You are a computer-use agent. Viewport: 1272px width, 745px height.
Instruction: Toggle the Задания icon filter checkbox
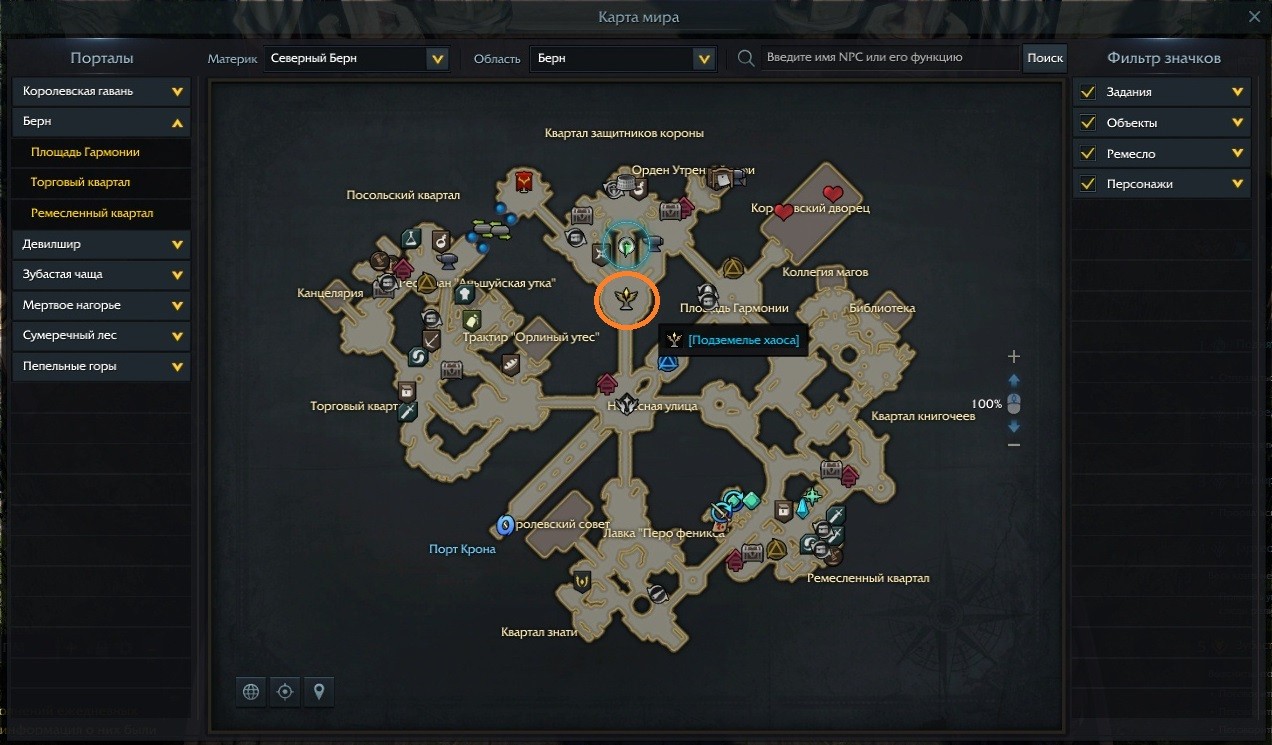point(1087,92)
